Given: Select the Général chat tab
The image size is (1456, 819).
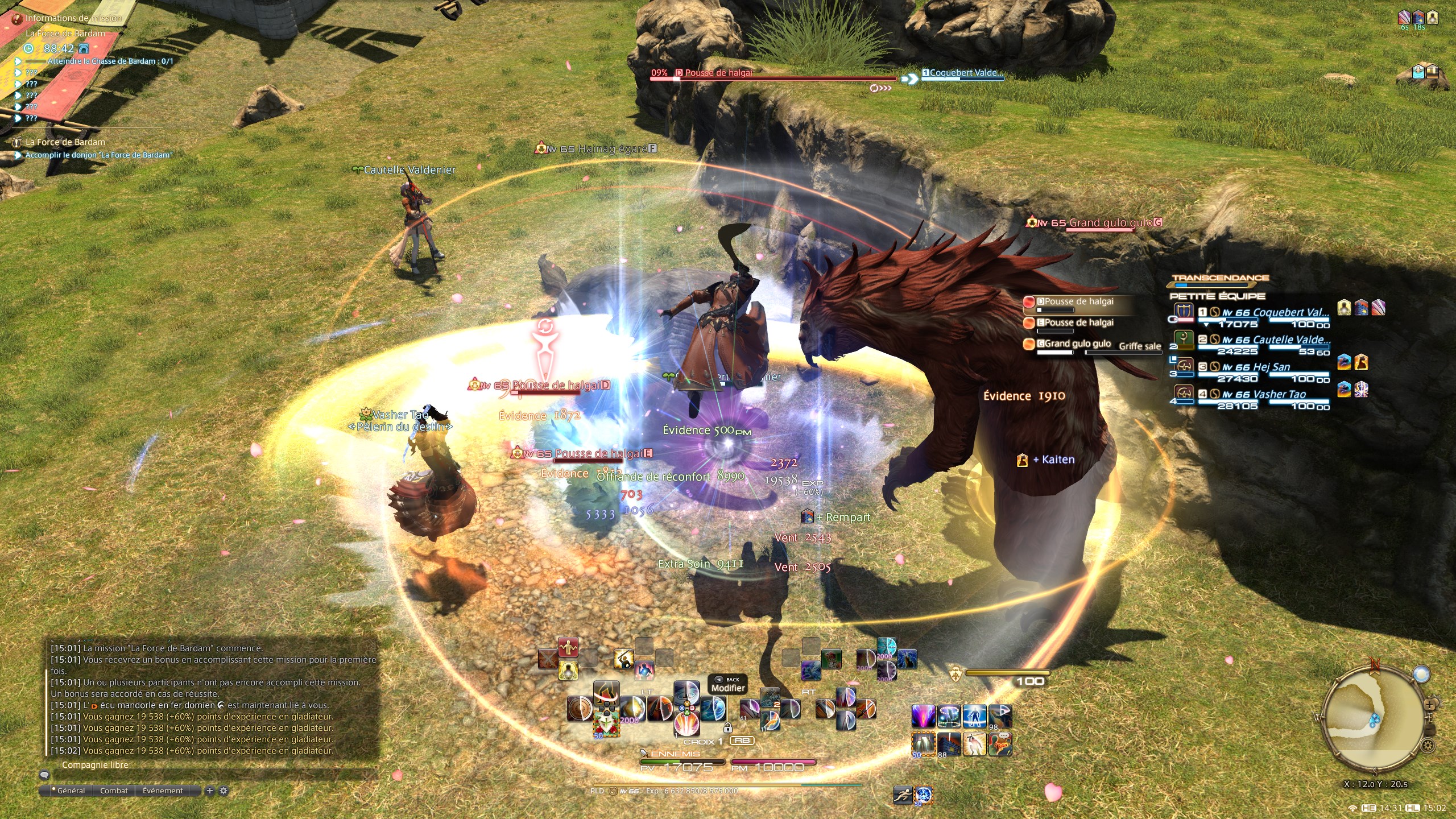Looking at the screenshot, I should click(x=71, y=791).
